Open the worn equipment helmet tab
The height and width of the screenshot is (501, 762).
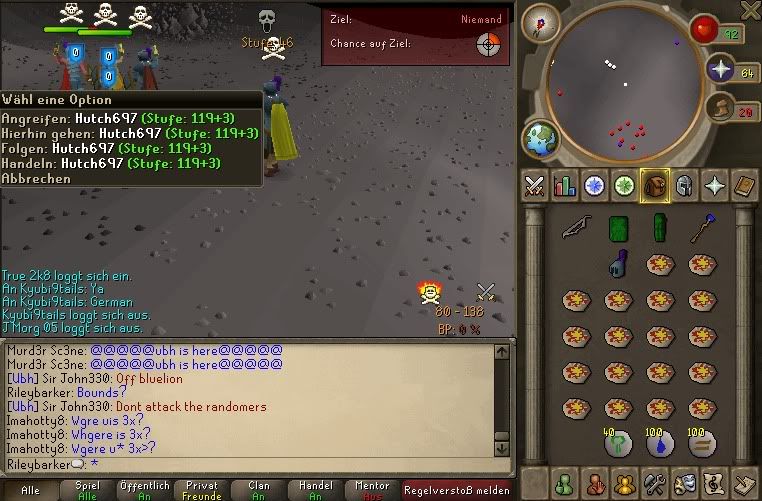pyautogui.click(x=685, y=185)
